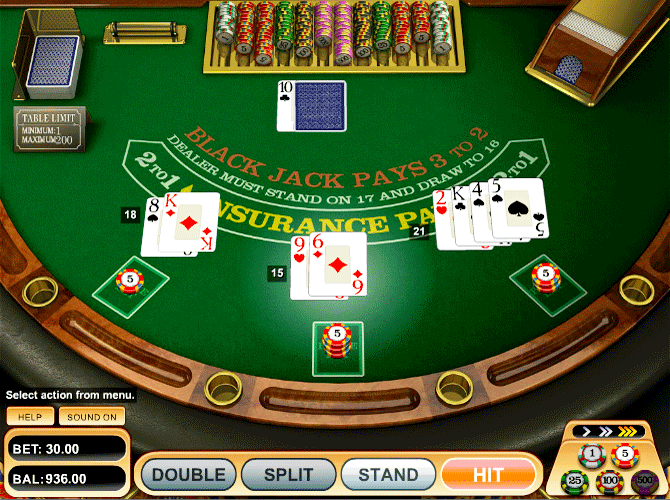The width and height of the screenshot is (670, 500).
Task: Split the active hand
Action: (289, 474)
